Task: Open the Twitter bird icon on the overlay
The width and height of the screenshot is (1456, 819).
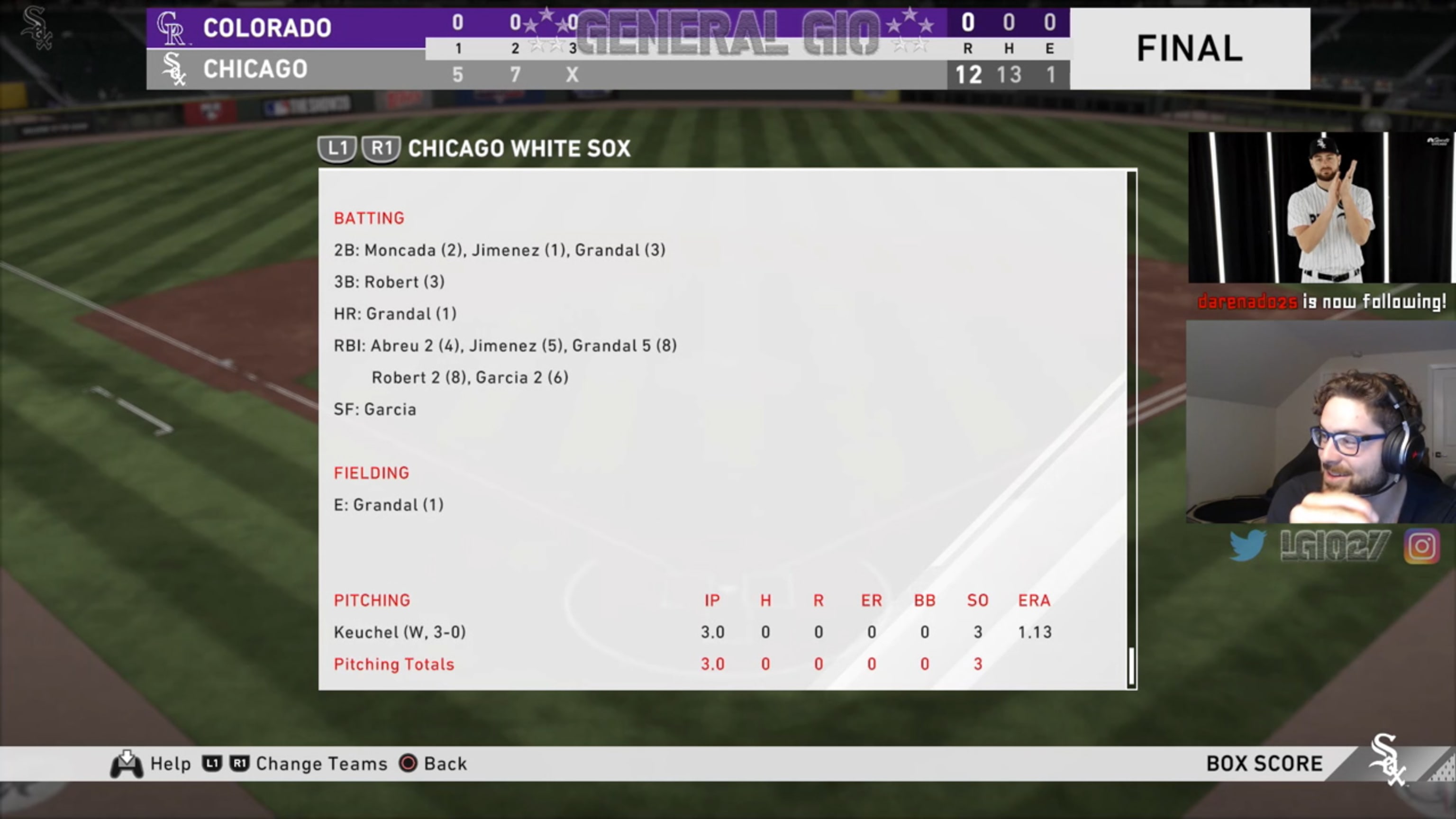Action: click(x=1247, y=546)
